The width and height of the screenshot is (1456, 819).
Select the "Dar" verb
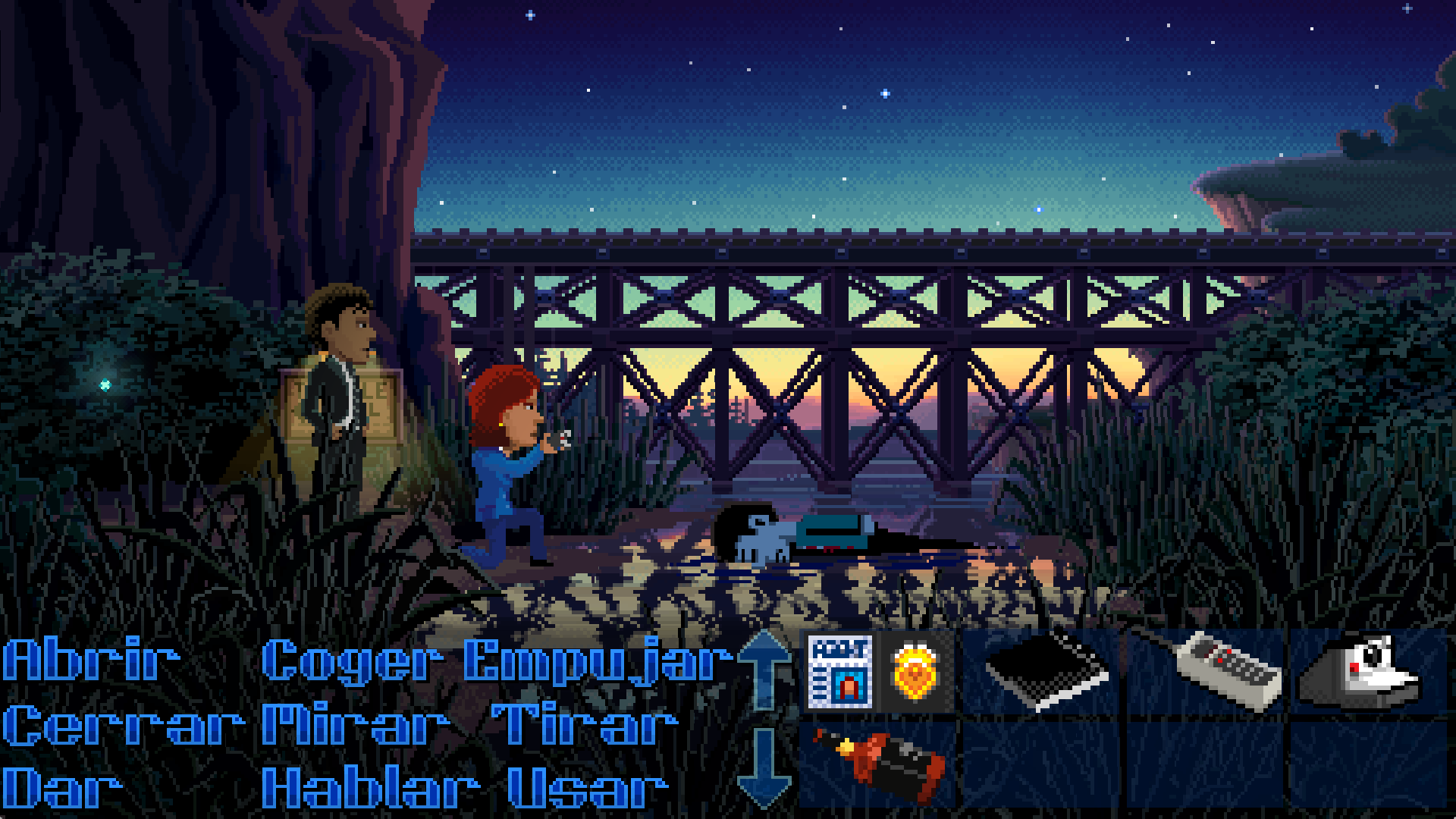(x=61, y=787)
